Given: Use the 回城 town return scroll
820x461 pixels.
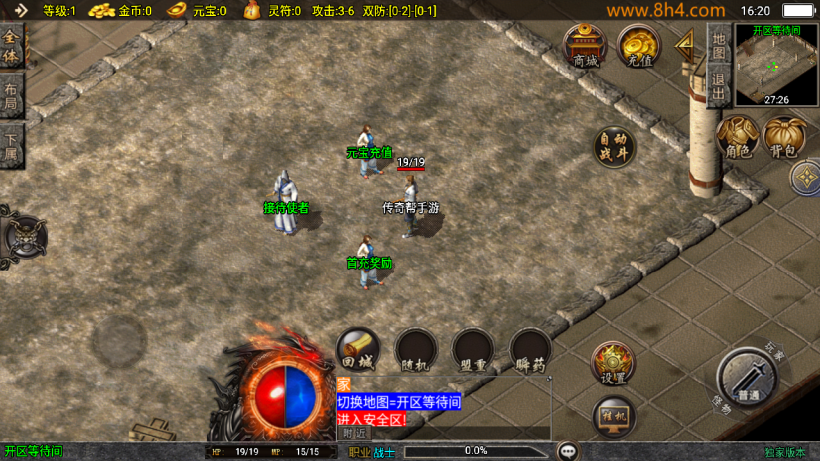Looking at the screenshot, I should click(357, 350).
